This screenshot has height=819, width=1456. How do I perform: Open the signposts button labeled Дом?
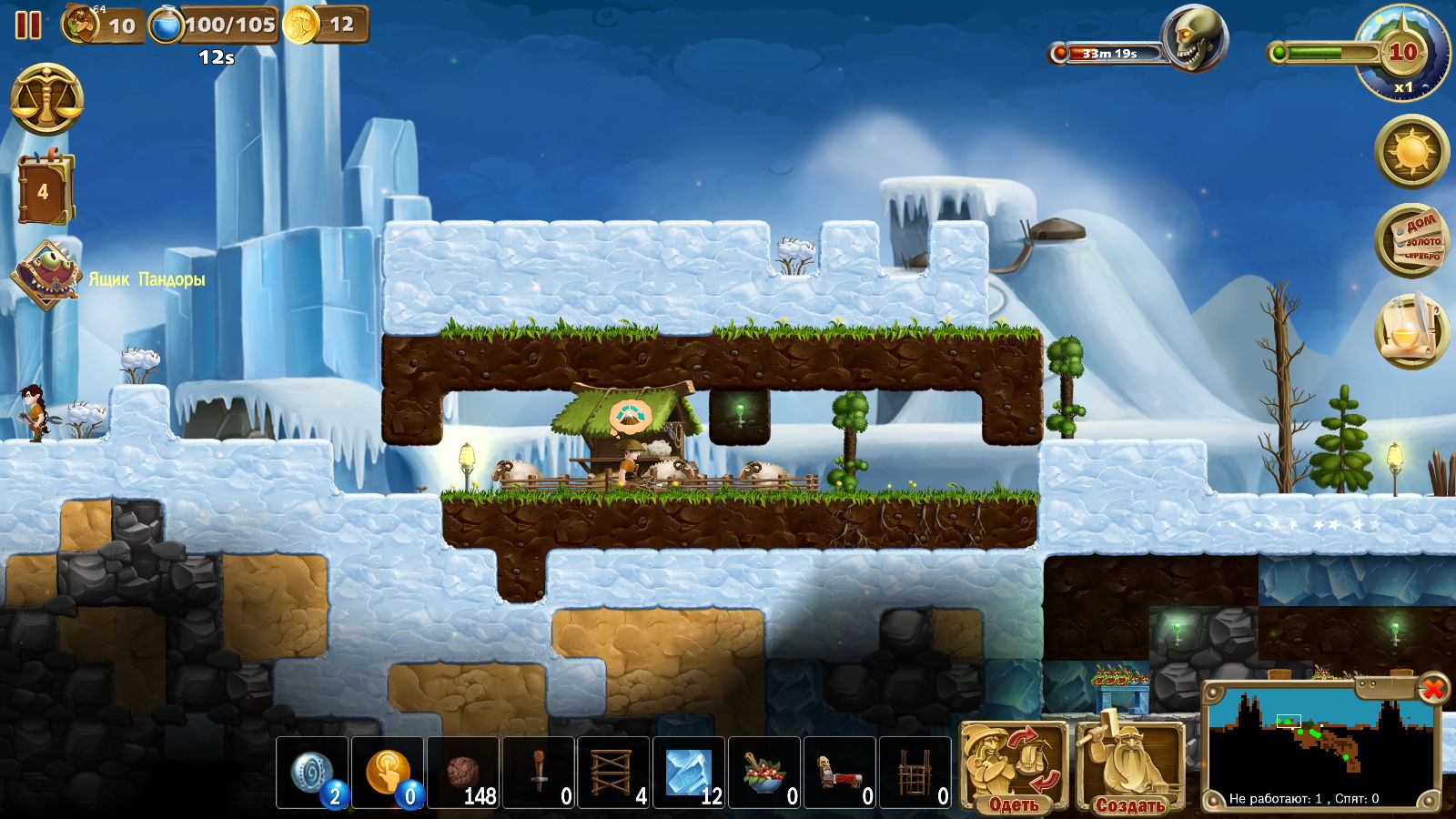(x=1411, y=241)
